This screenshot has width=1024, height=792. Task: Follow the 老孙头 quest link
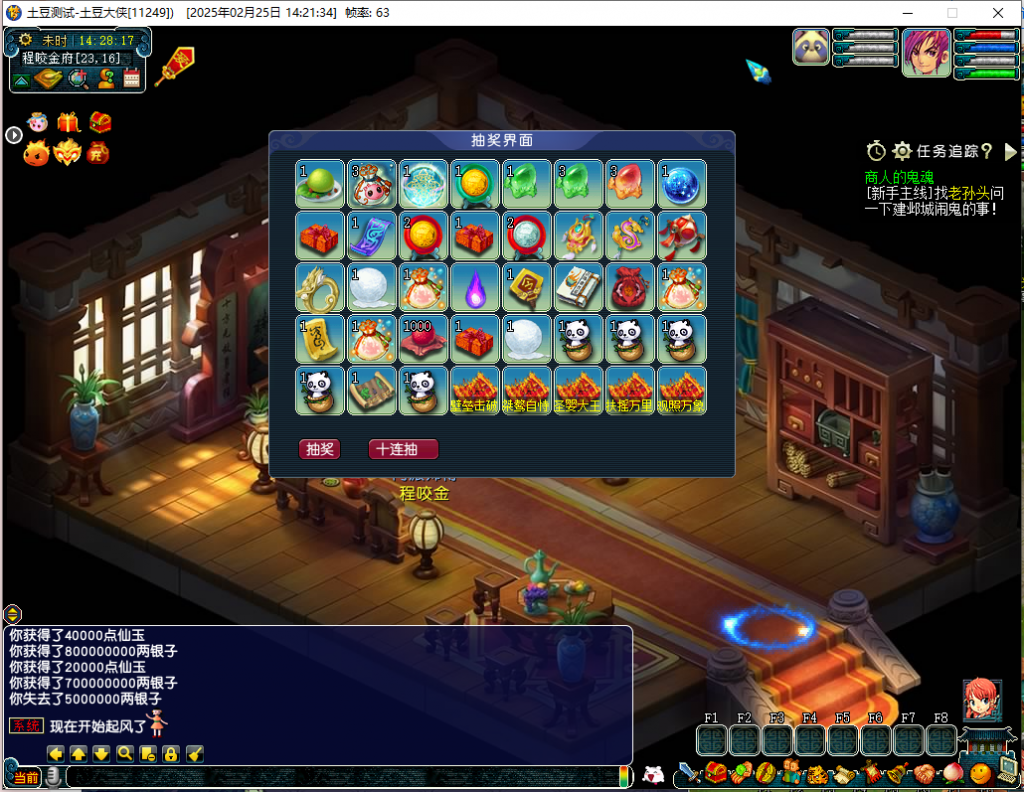pyautogui.click(x=967, y=192)
